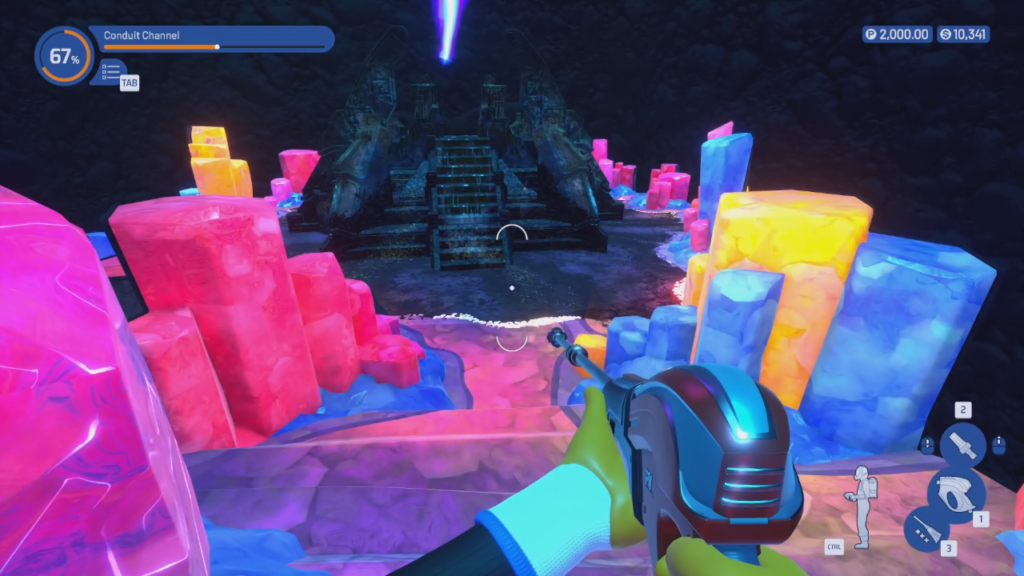Select the power washer gun icon

pos(956,493)
